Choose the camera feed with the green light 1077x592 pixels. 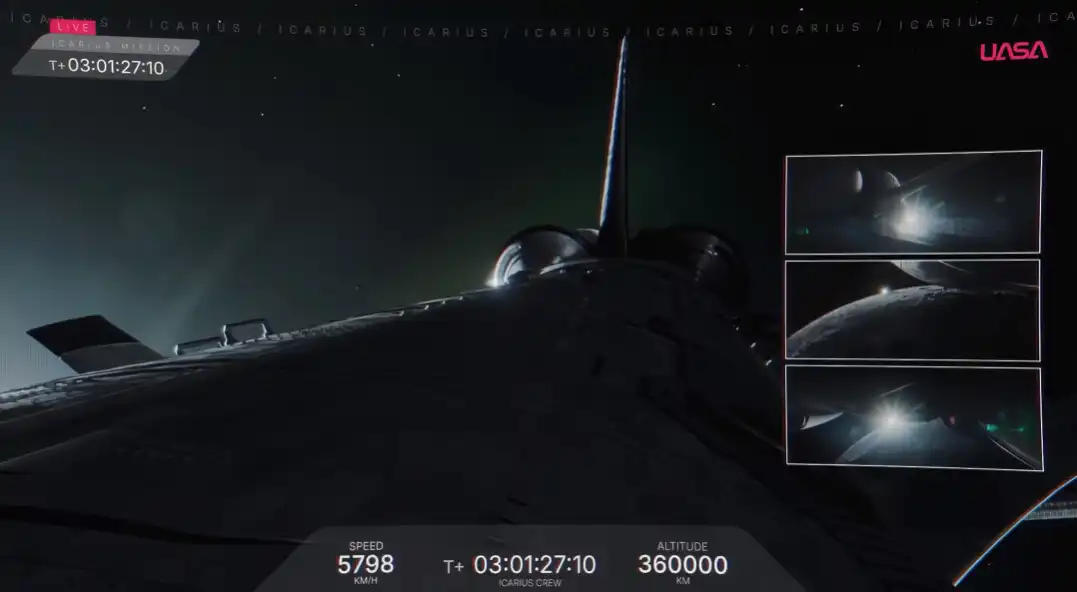point(912,418)
